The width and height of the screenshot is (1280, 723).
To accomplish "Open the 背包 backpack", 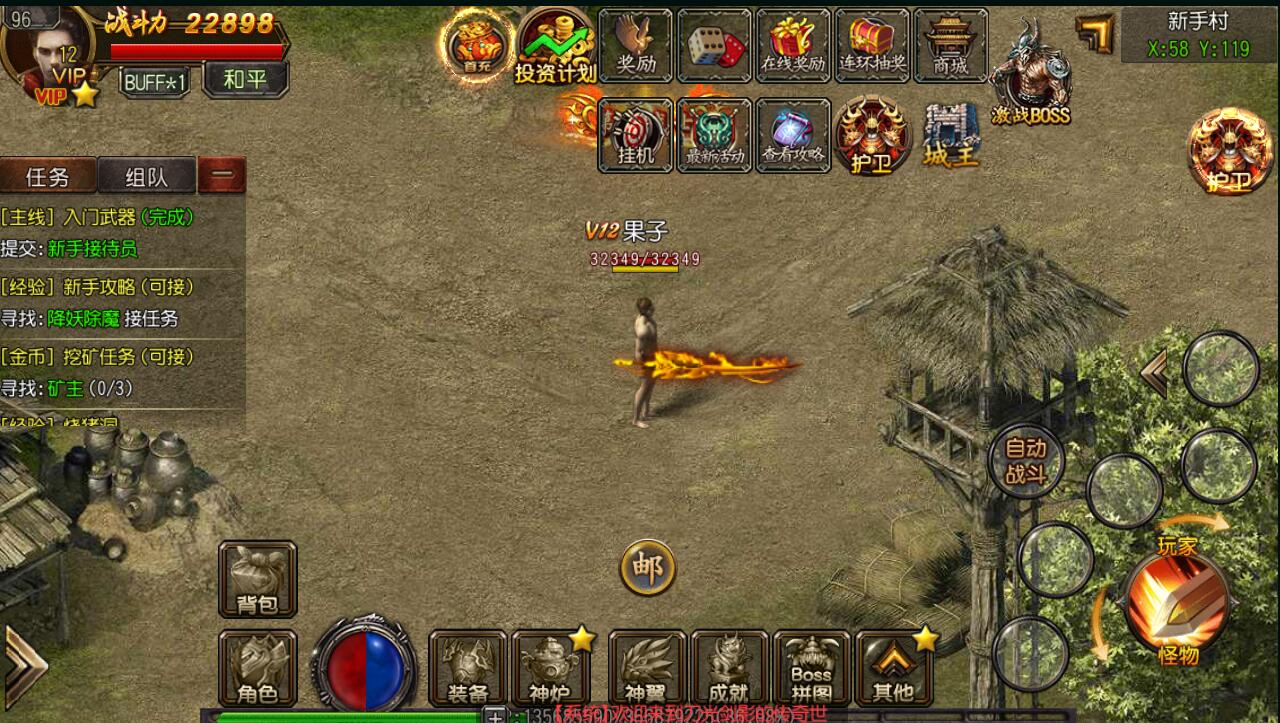I will point(257,580).
